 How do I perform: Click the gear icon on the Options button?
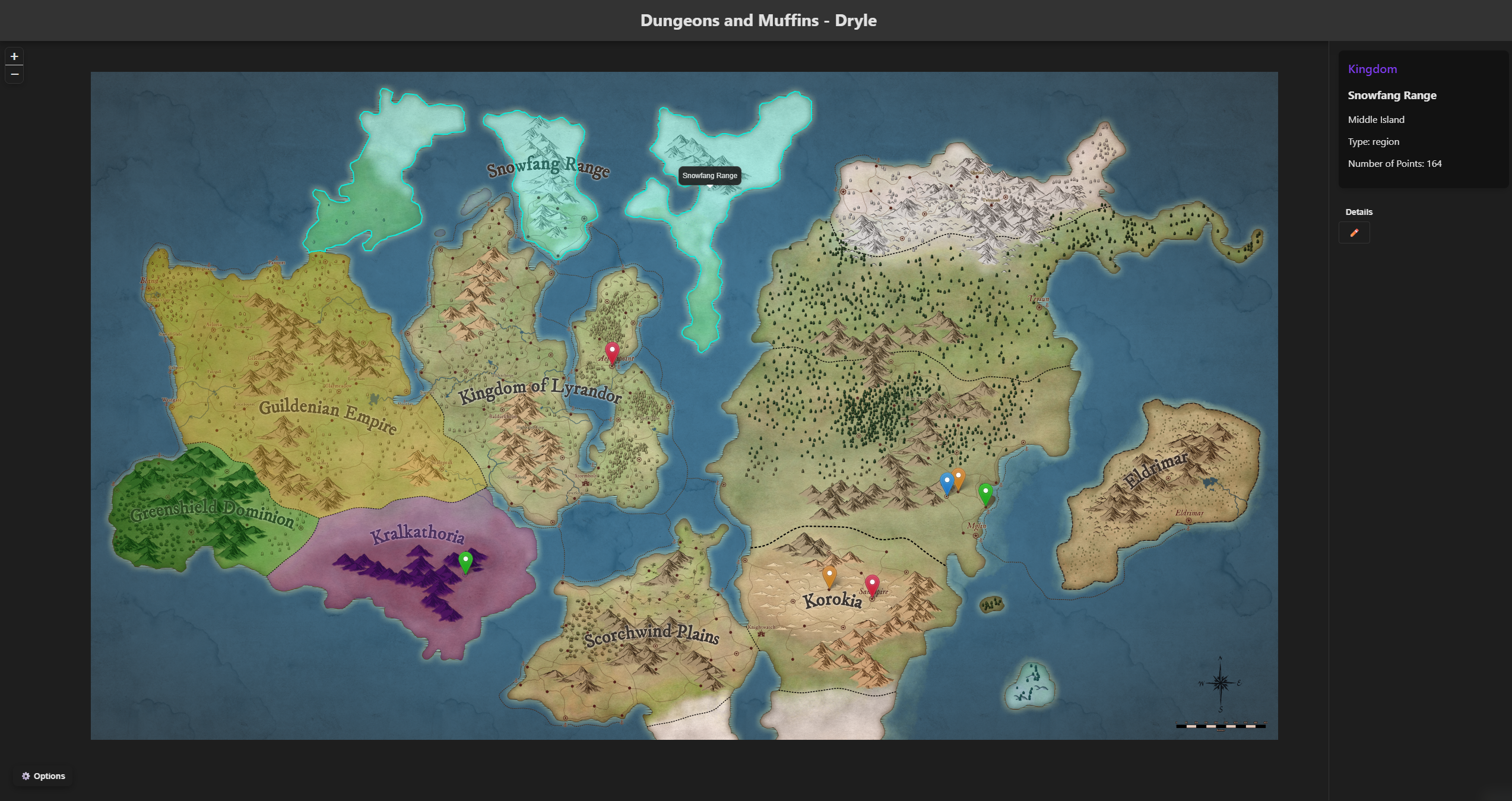26,775
